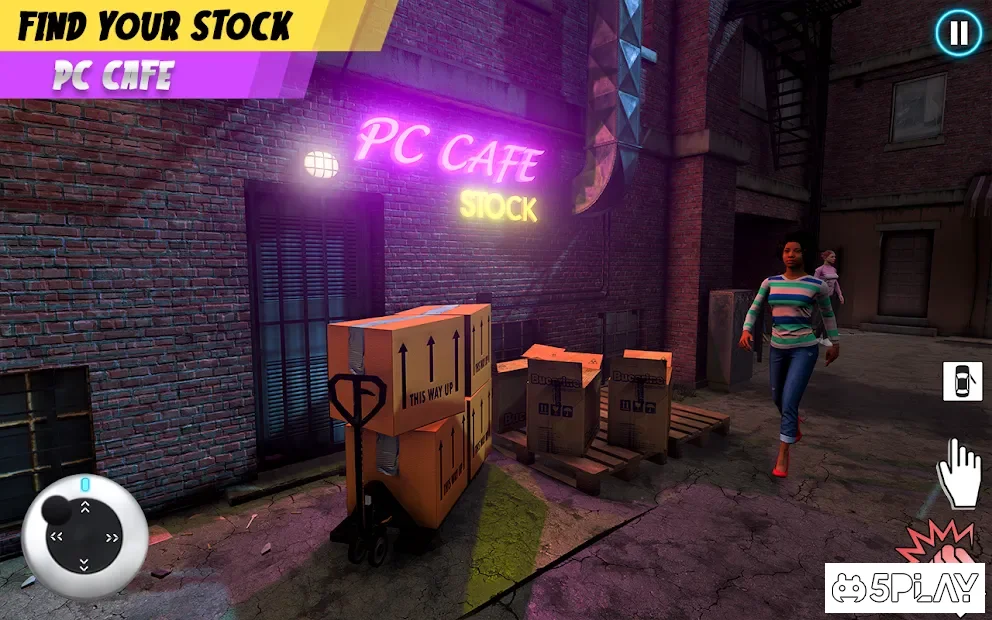Screen dimensions: 992x620
Task: Tap the joystick's left arrows
Action: pos(56,537)
